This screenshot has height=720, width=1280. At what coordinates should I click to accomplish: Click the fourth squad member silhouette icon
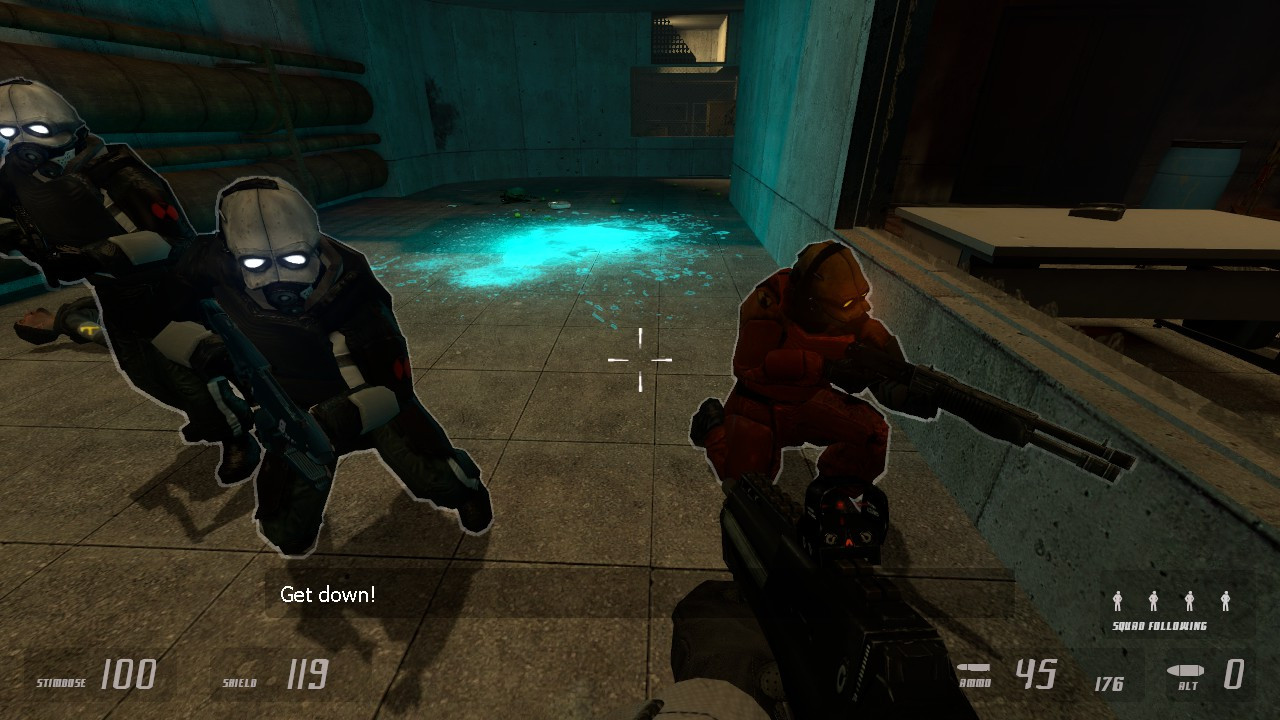(x=1225, y=601)
